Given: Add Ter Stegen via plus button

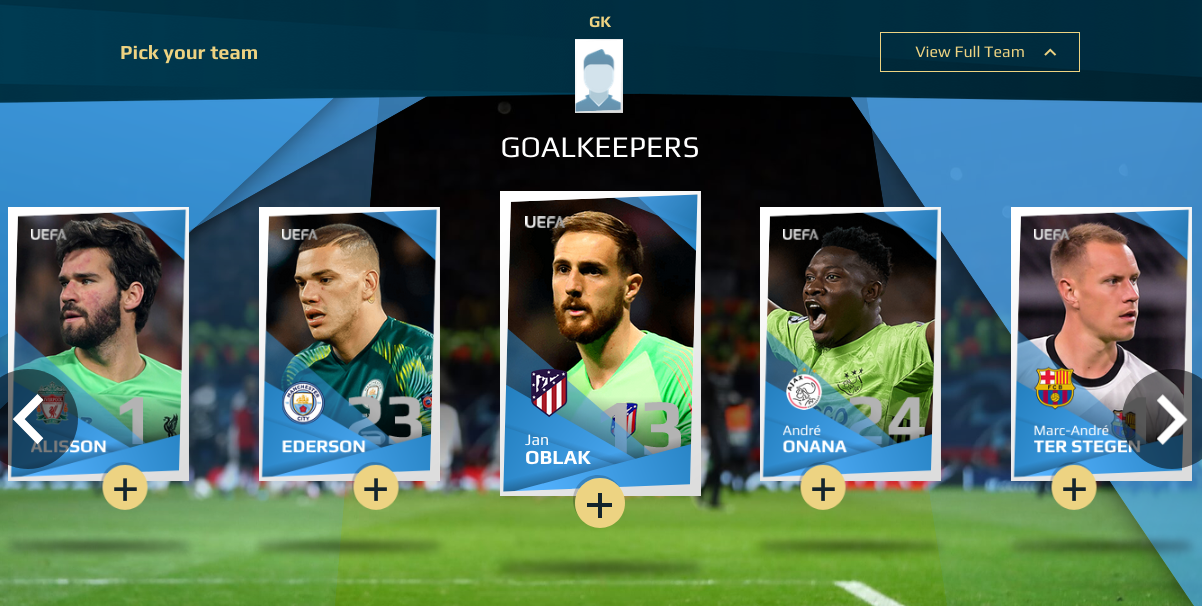Looking at the screenshot, I should point(1074,489).
